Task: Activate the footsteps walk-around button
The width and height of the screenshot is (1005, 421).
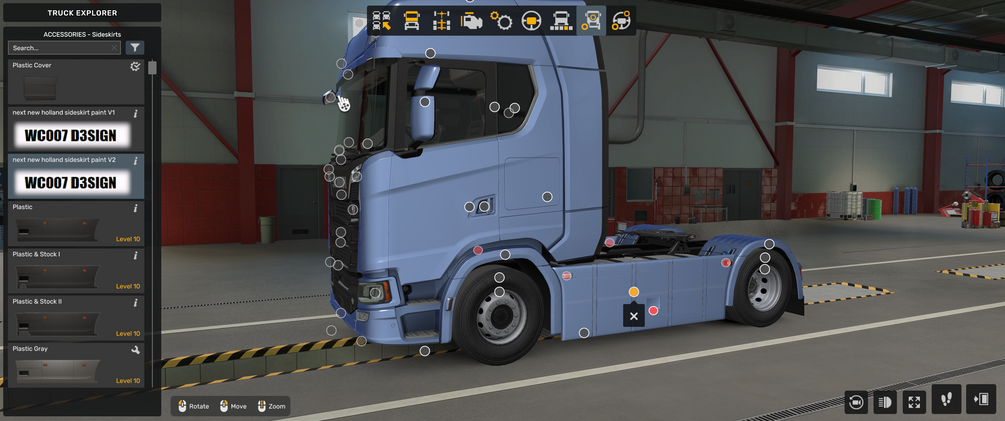Action: tap(947, 399)
